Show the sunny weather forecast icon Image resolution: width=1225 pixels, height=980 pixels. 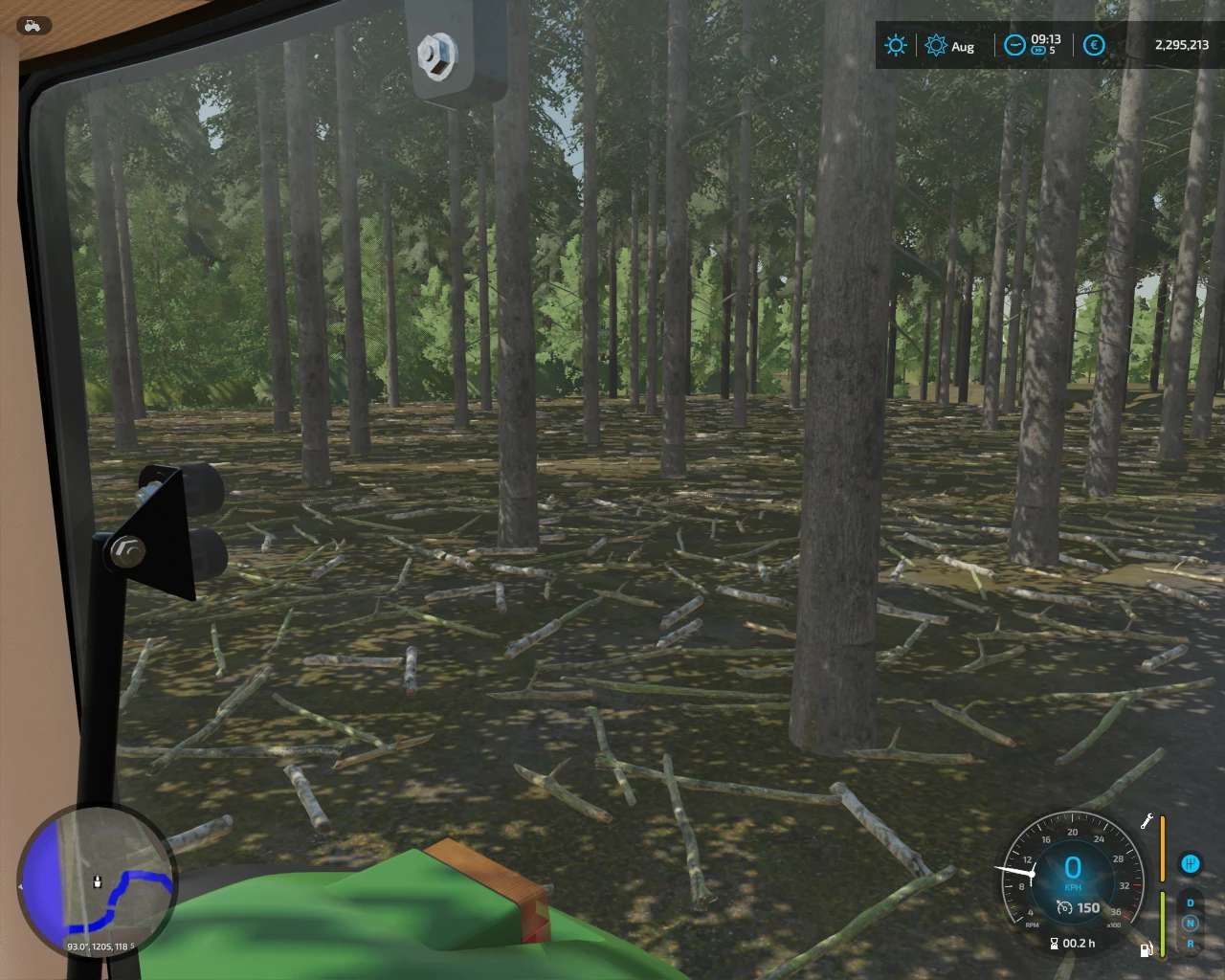pos(896,45)
